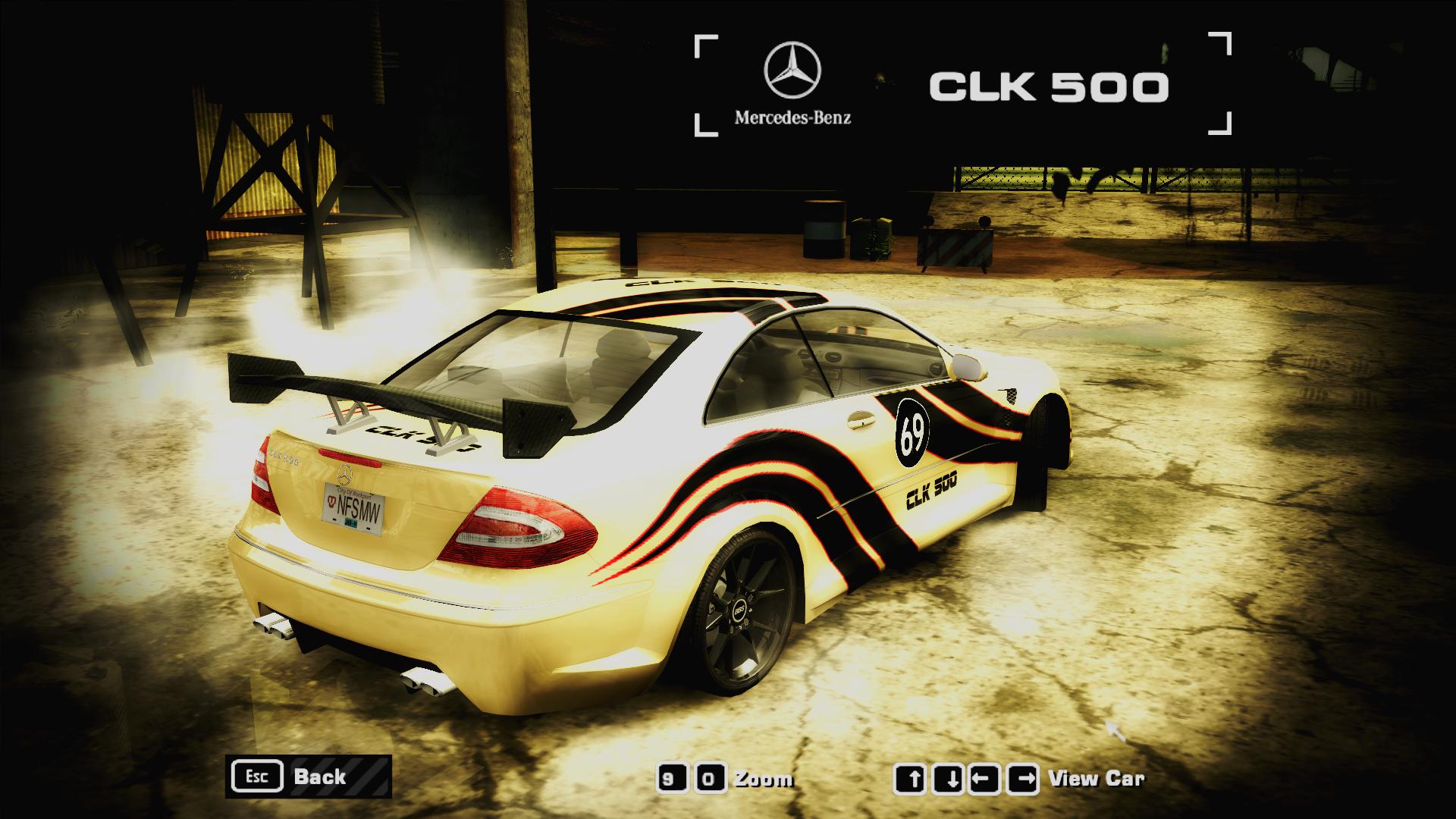
Task: Toggle the number 69 roundel on the door
Action: tap(914, 432)
